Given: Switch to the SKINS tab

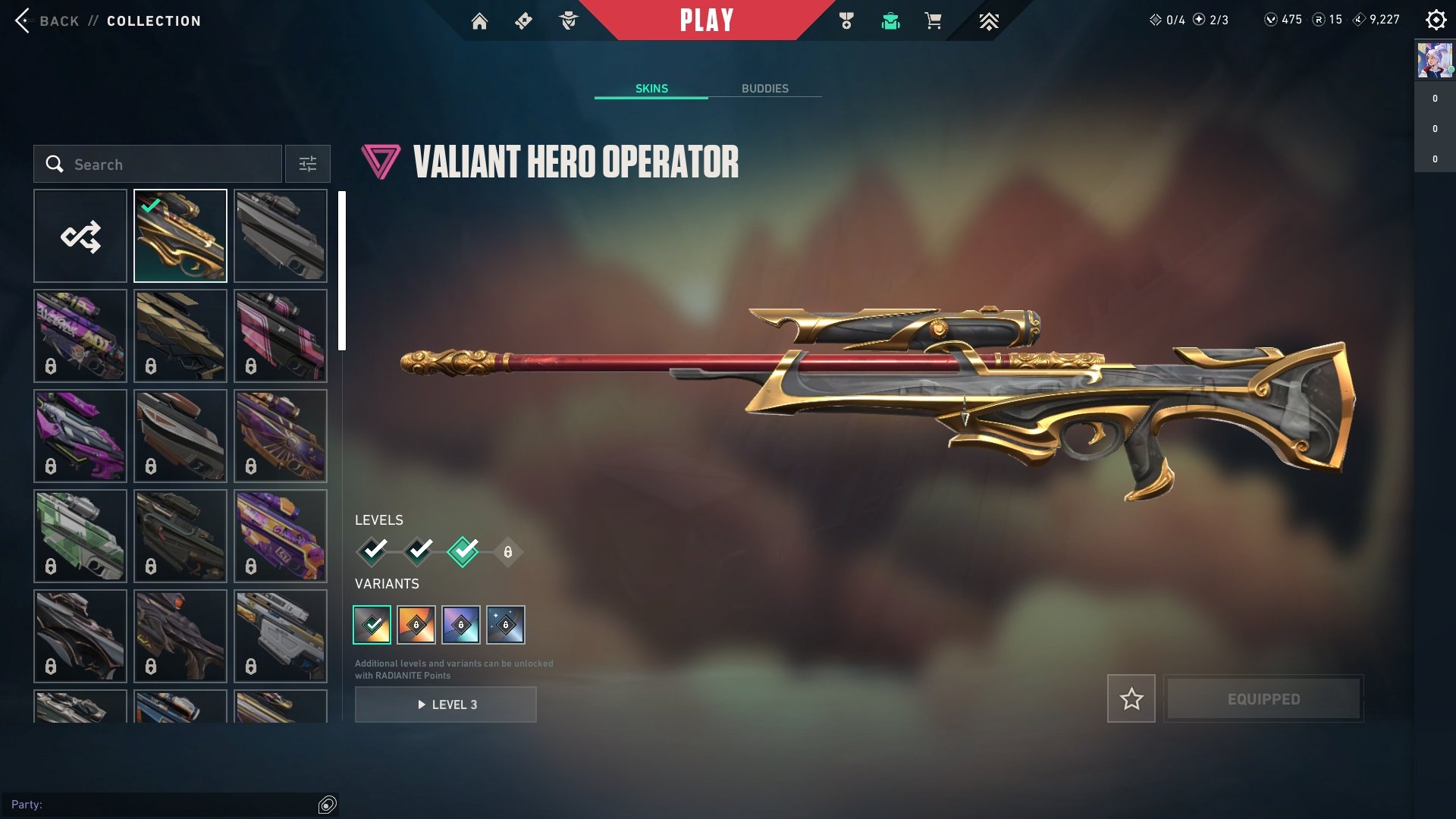Looking at the screenshot, I should pos(651,88).
